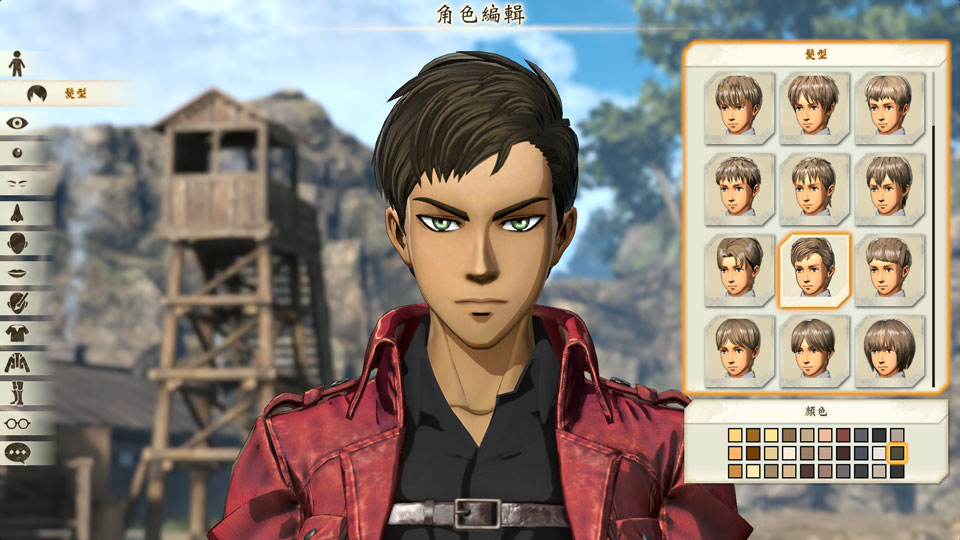Switch to the mouth category
The height and width of the screenshot is (540, 960).
(x=17, y=272)
